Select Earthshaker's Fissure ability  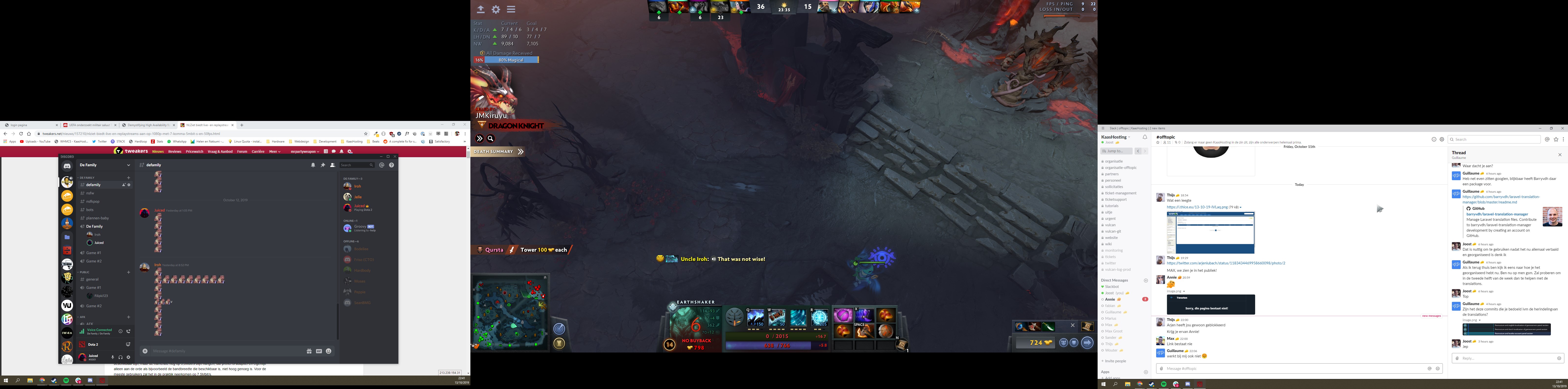tap(755, 317)
